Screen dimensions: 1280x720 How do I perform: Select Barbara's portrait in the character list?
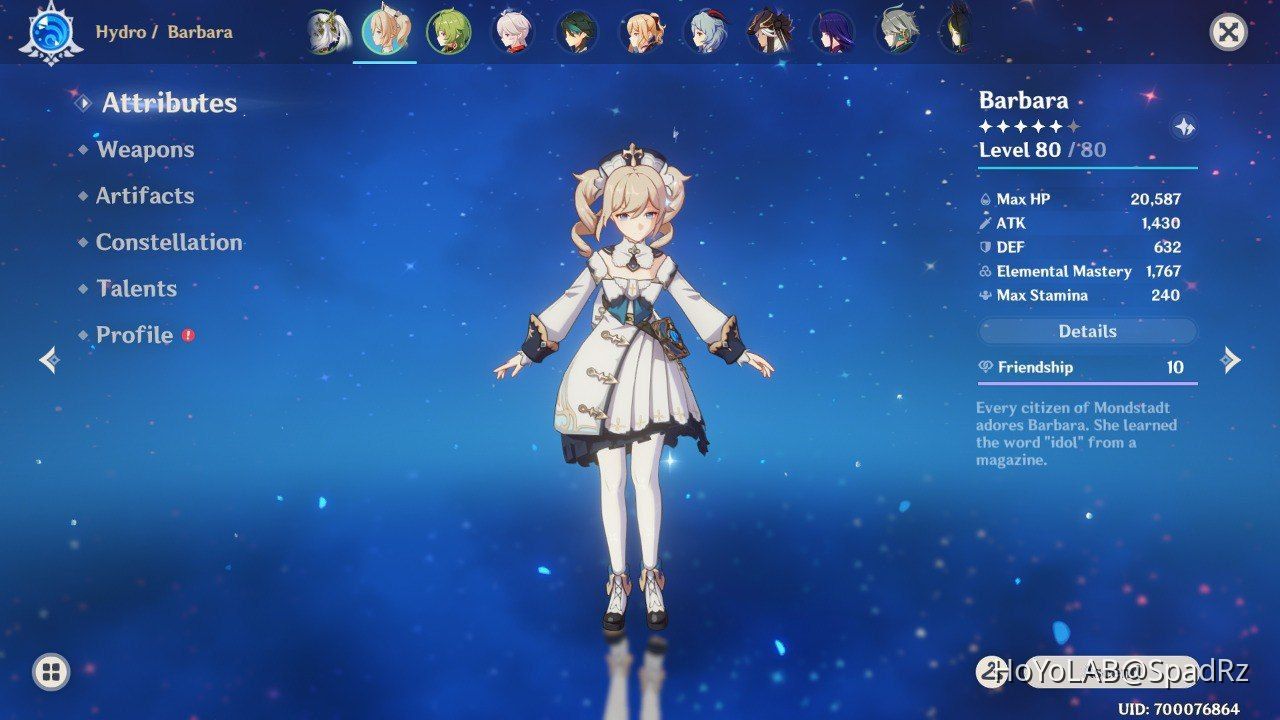[x=385, y=31]
